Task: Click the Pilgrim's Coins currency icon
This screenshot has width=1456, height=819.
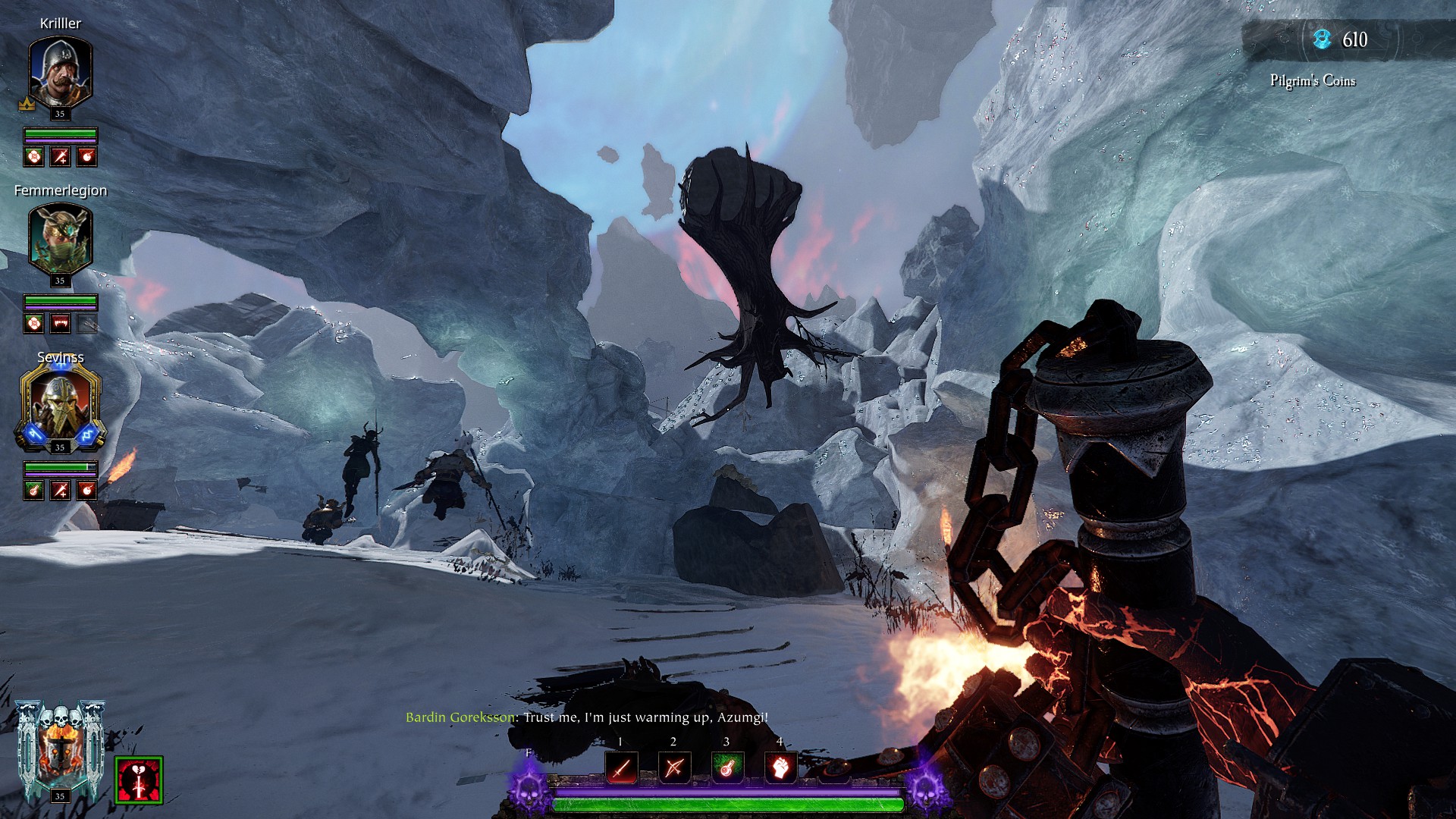Action: (1323, 39)
